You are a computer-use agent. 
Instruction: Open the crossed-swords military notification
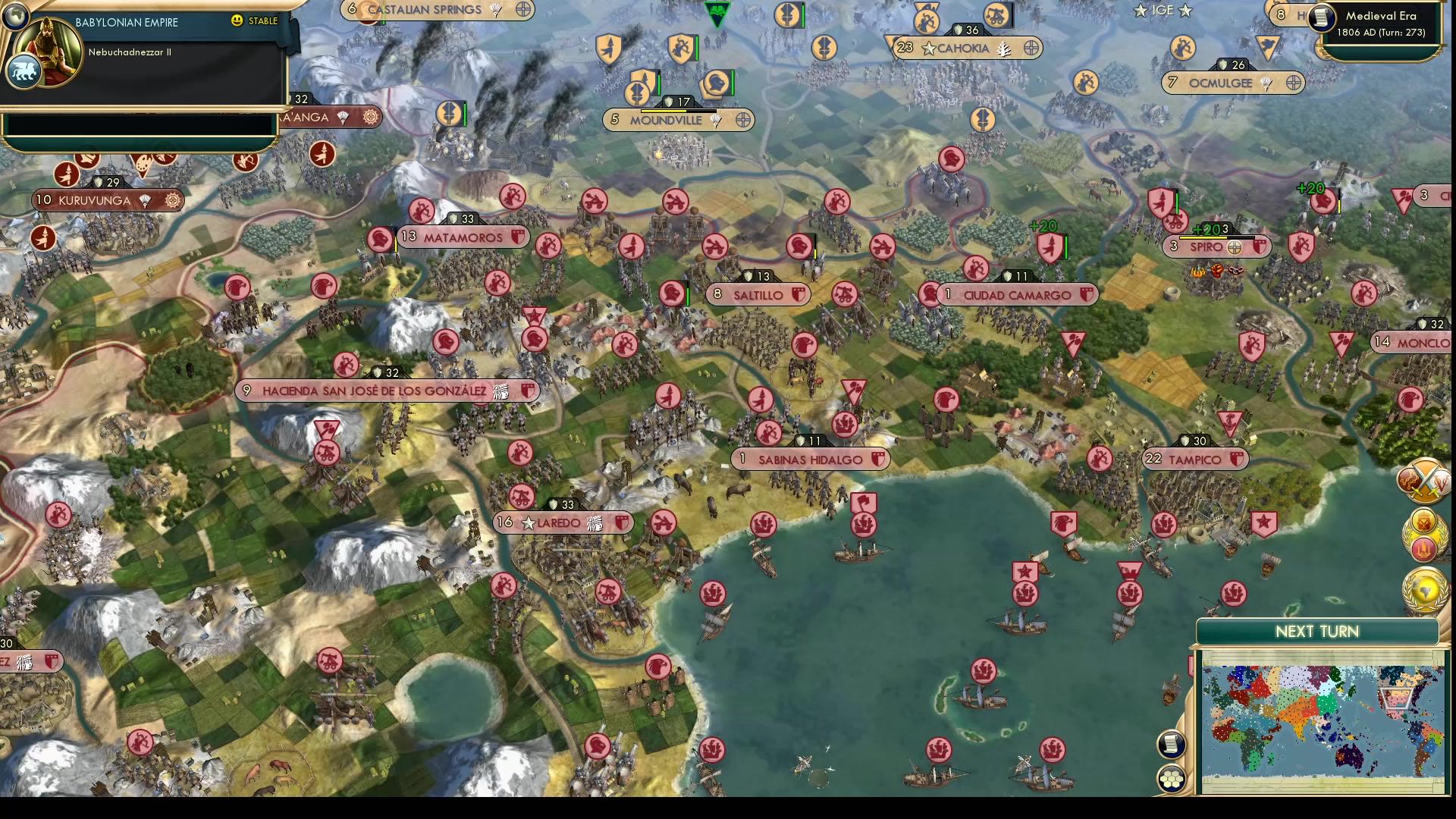click(1426, 479)
